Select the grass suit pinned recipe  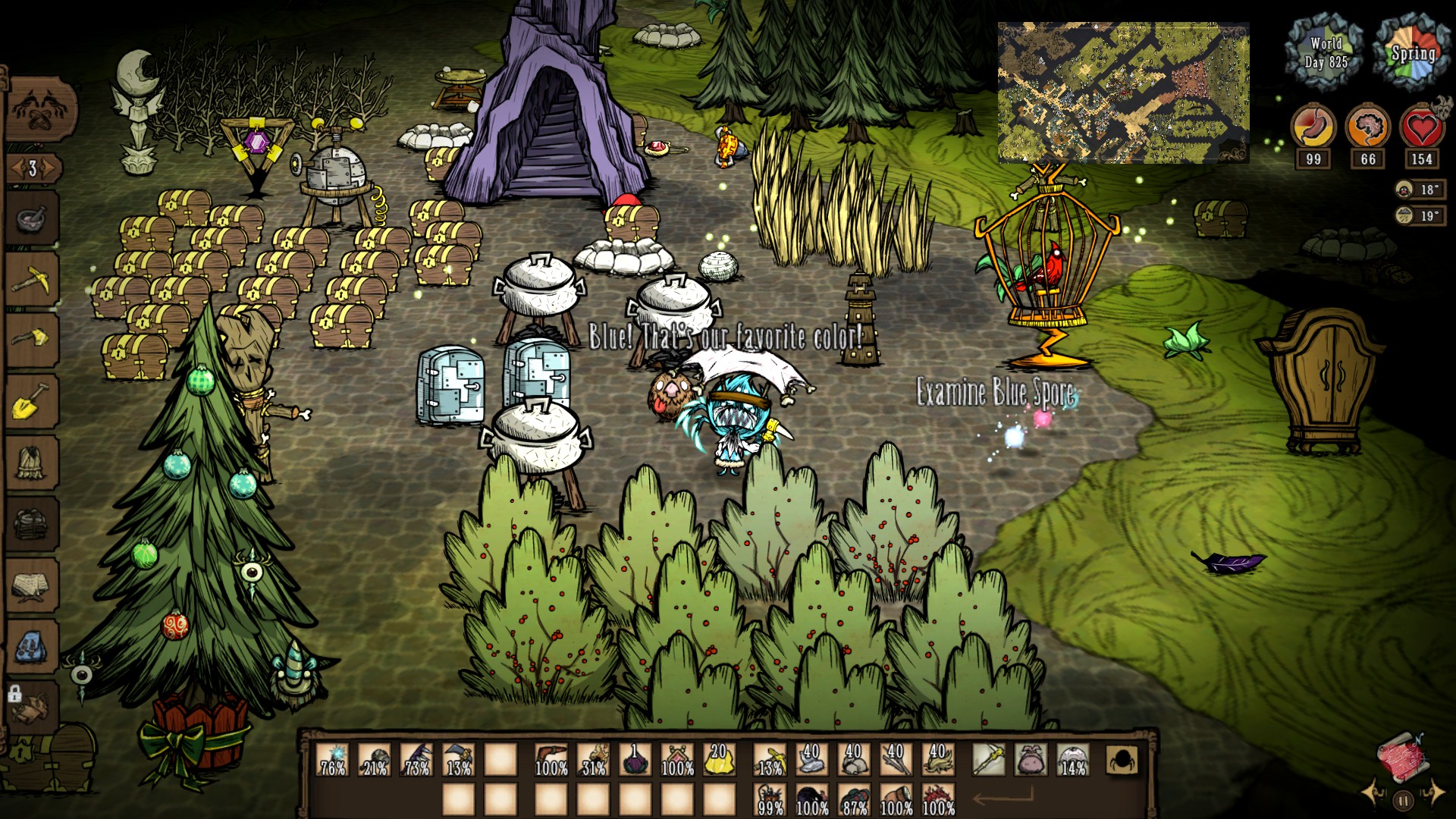(33, 462)
